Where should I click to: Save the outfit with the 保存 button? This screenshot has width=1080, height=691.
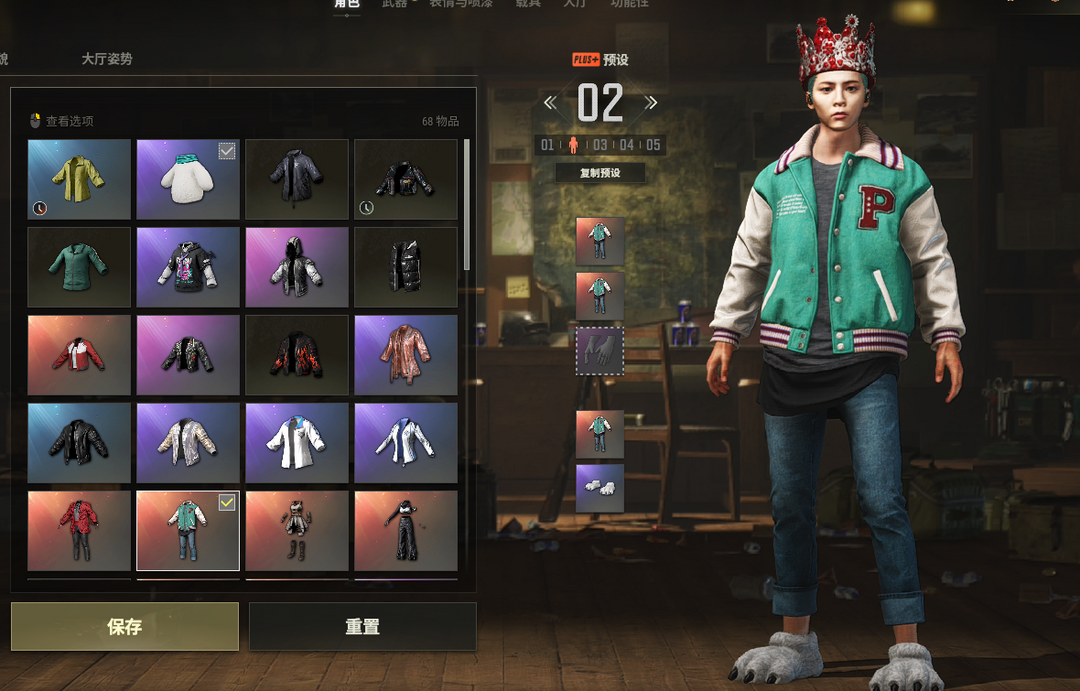pos(125,627)
